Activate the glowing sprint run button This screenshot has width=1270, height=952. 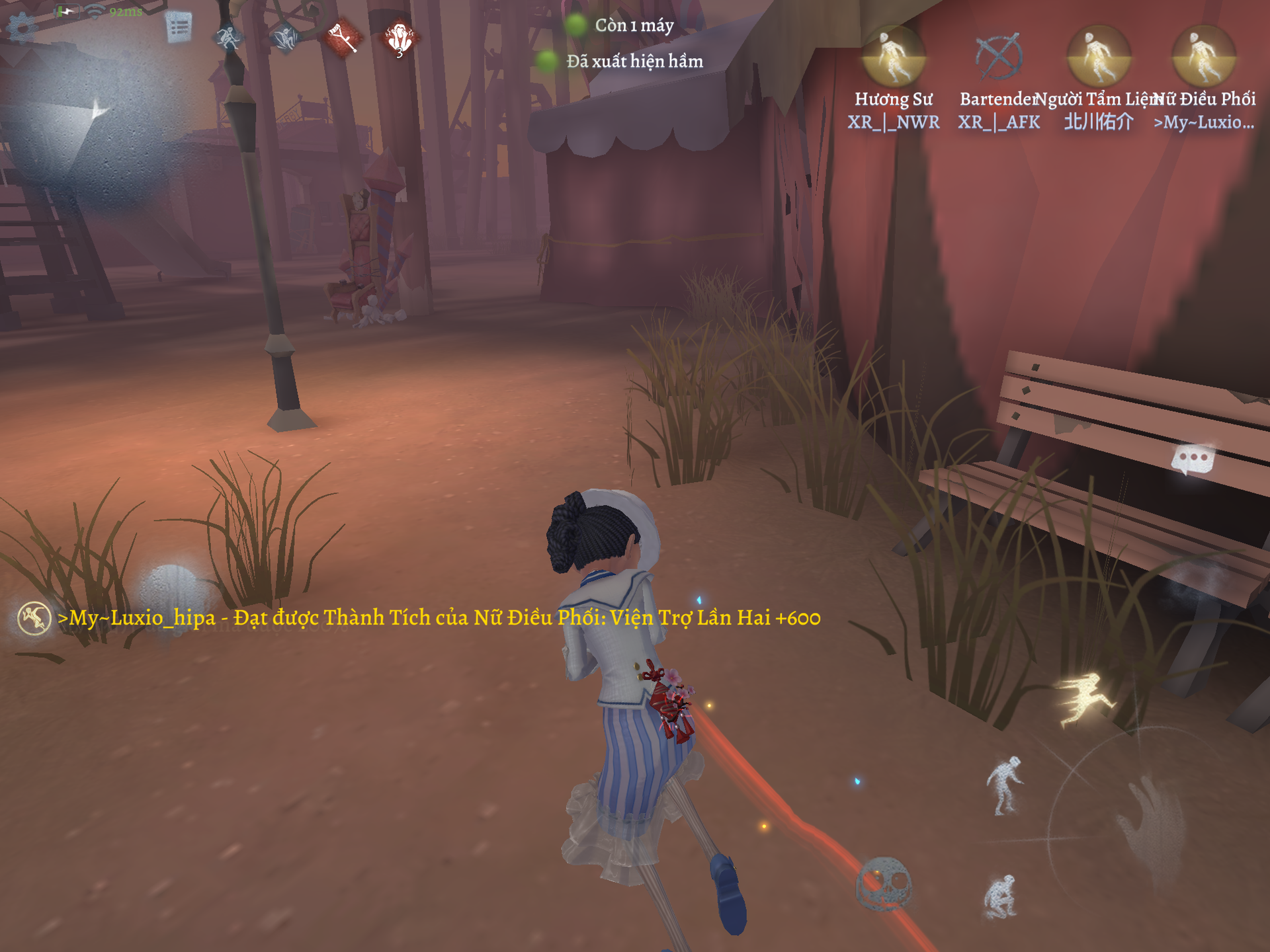pos(1085,698)
